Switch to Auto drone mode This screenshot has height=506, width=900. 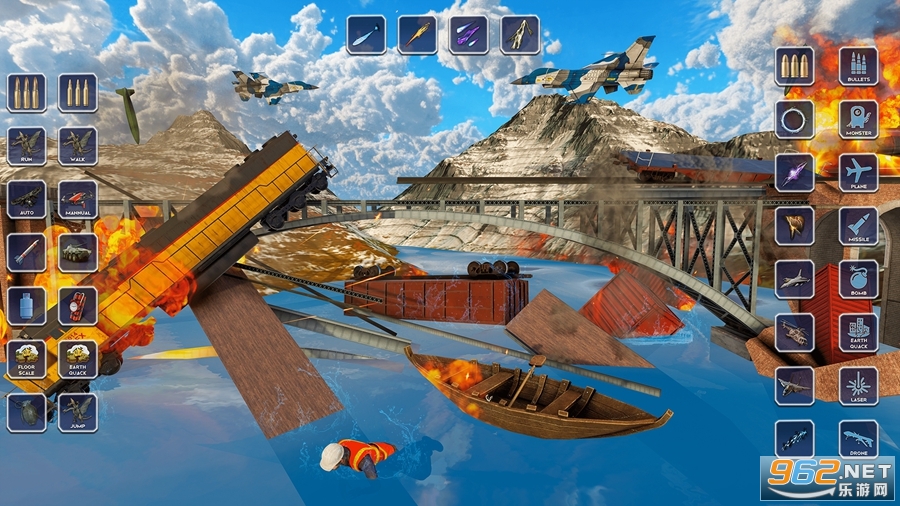coord(26,199)
